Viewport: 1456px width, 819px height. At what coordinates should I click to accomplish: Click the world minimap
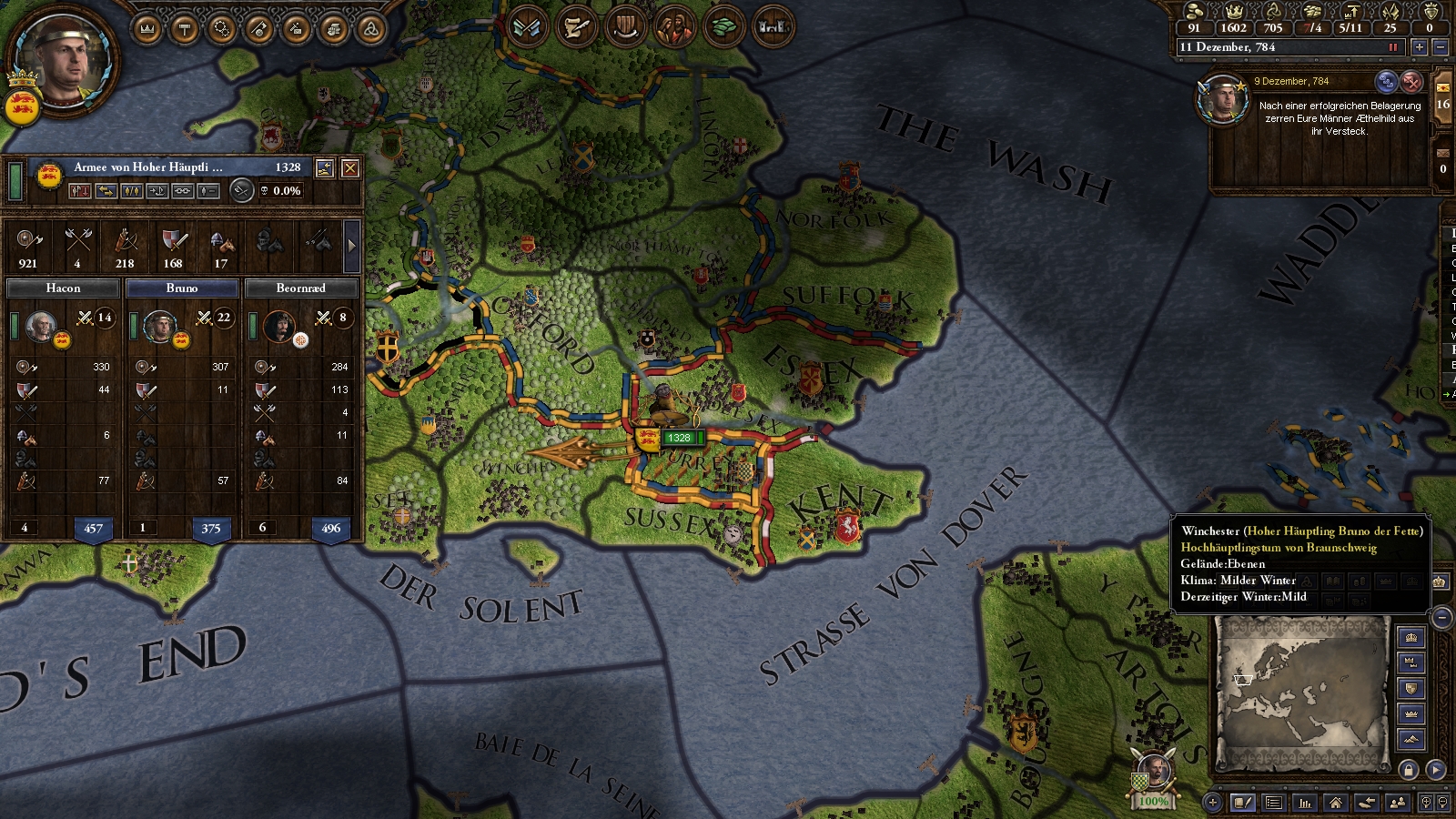[1302, 693]
